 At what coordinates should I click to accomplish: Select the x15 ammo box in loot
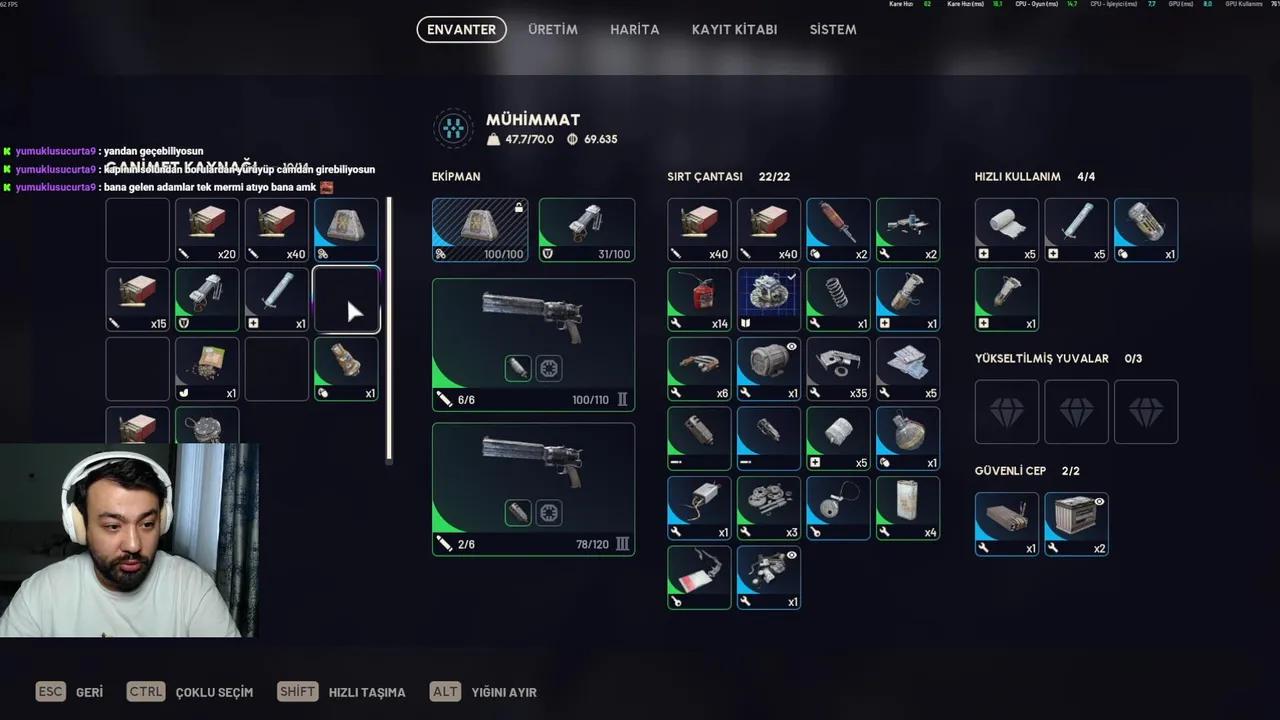[138, 299]
